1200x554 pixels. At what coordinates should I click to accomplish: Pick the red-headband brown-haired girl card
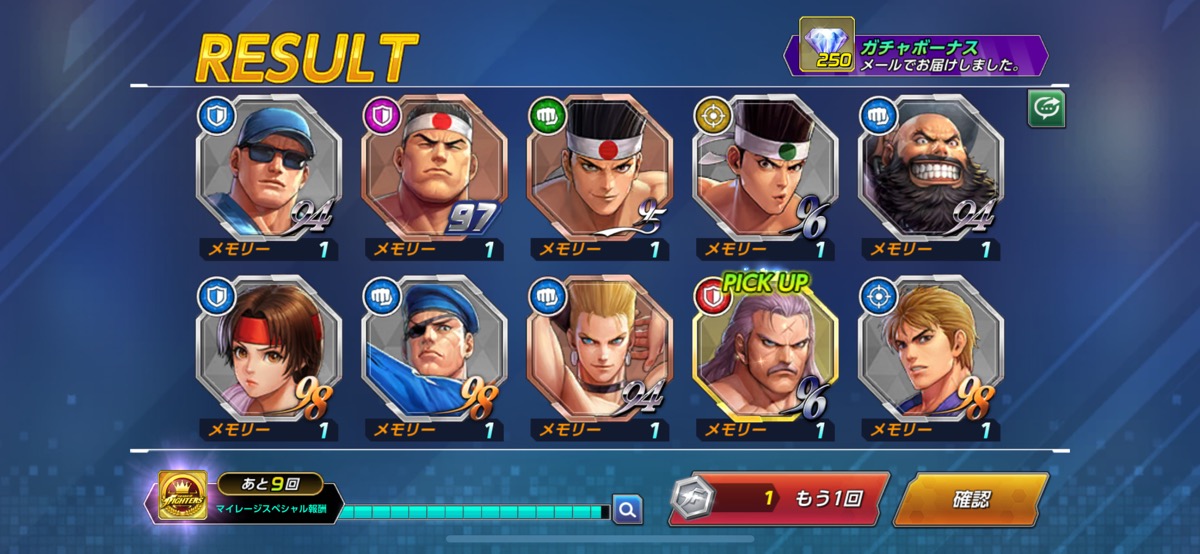tap(269, 348)
